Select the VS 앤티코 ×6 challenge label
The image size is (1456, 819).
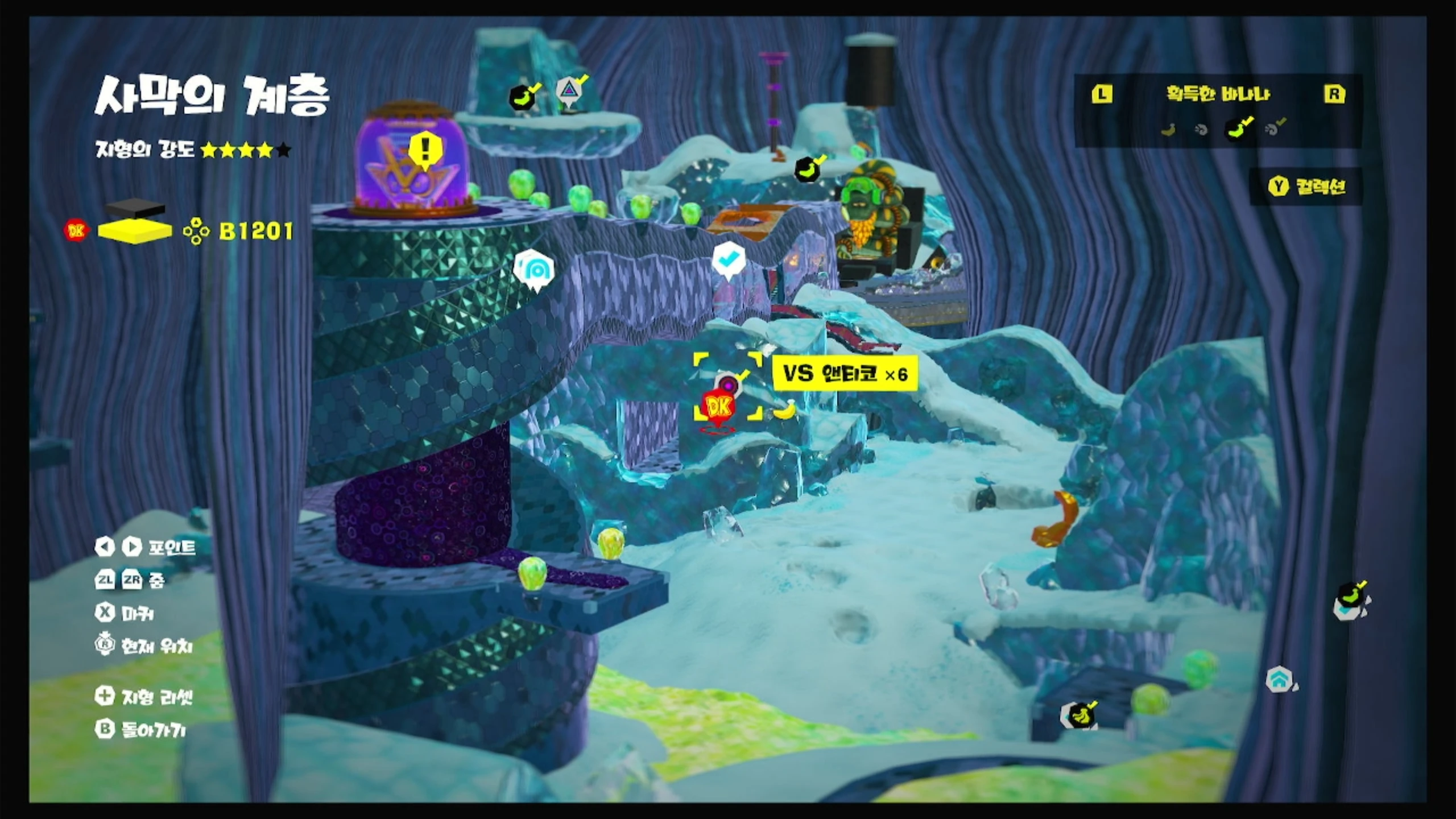coord(845,374)
